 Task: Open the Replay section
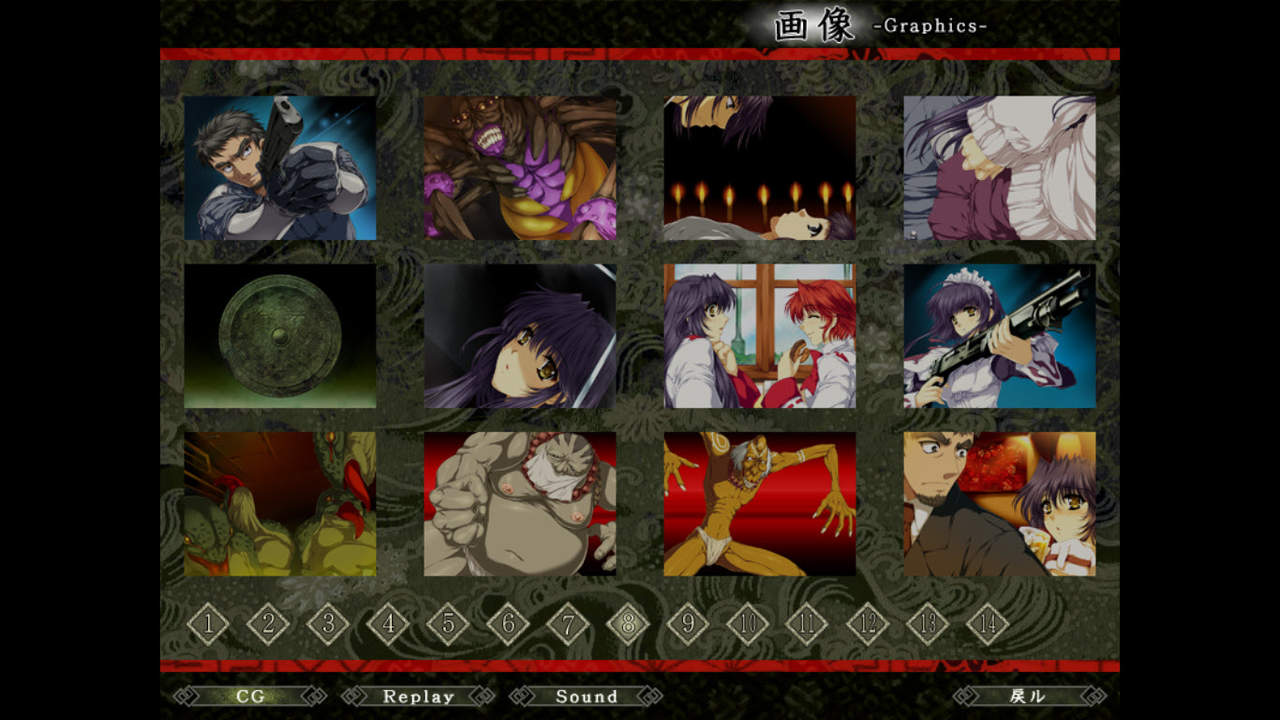pos(418,696)
